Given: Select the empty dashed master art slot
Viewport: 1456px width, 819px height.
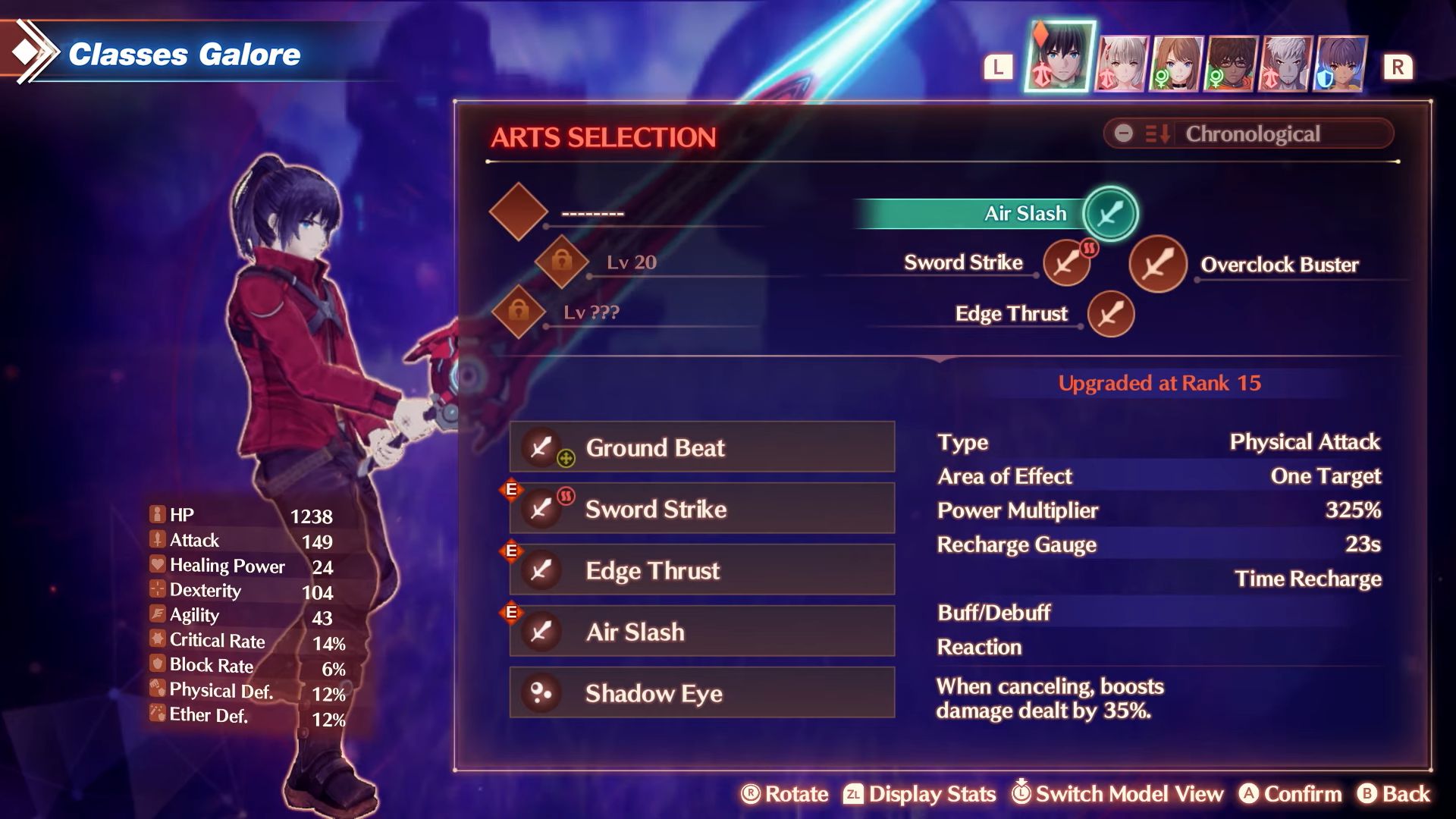Looking at the screenshot, I should coord(519,212).
